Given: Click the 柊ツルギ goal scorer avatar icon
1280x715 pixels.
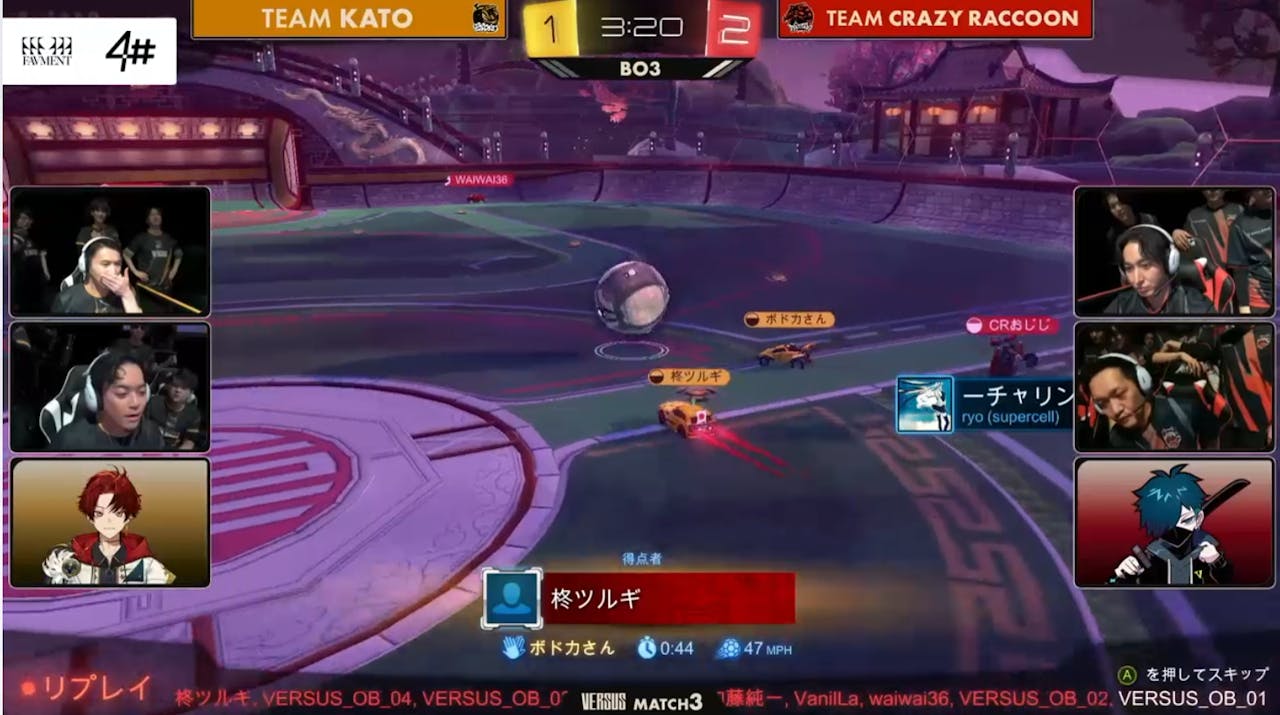Looking at the screenshot, I should pyautogui.click(x=512, y=598).
